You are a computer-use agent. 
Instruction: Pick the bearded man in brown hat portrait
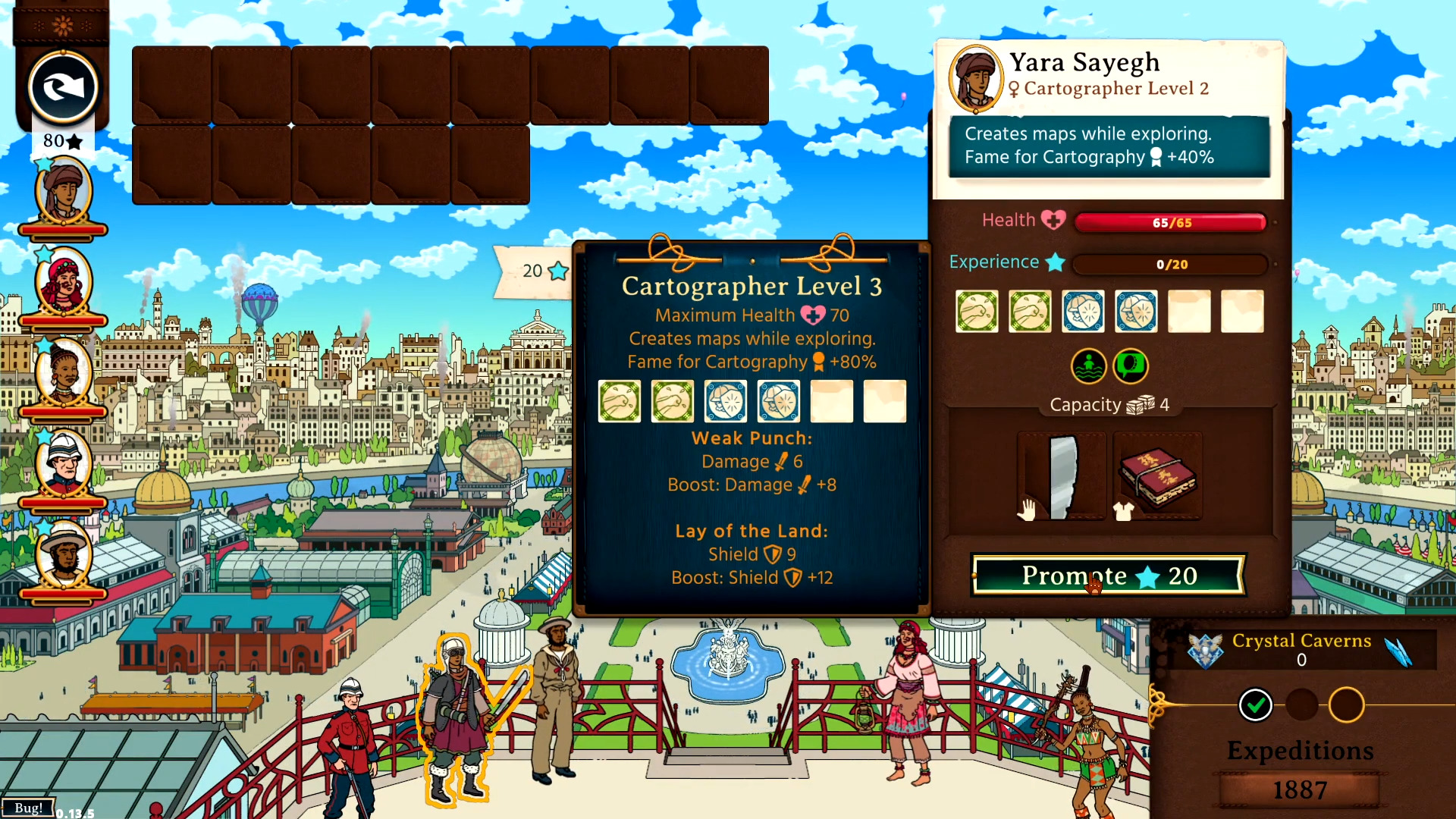tap(63, 555)
